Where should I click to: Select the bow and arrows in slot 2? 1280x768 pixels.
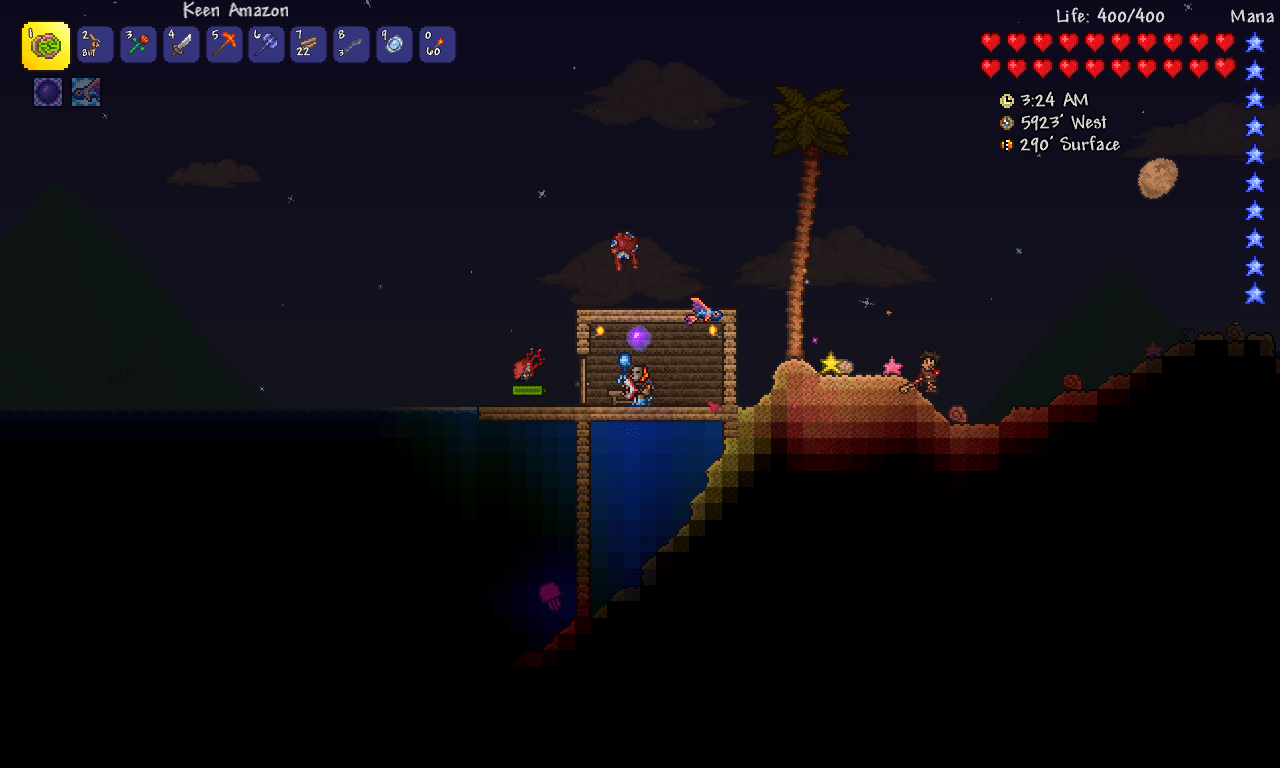point(95,45)
